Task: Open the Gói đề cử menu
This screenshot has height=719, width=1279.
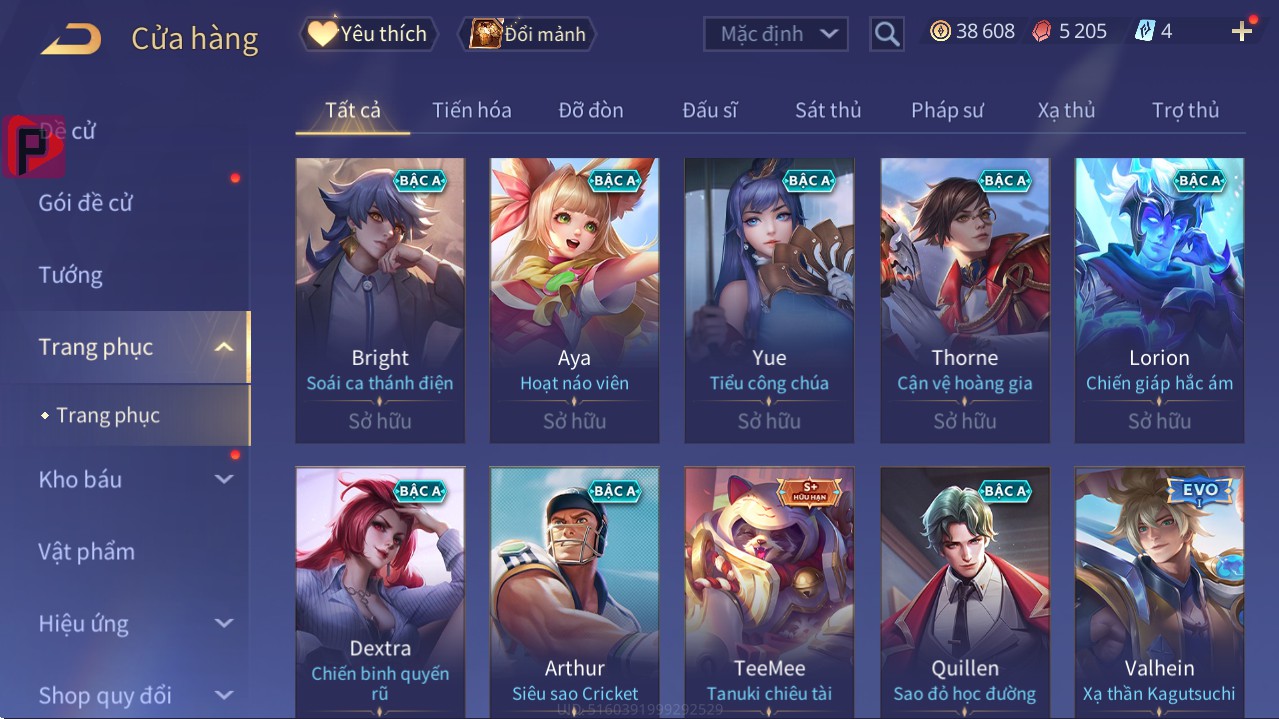Action: (86, 203)
